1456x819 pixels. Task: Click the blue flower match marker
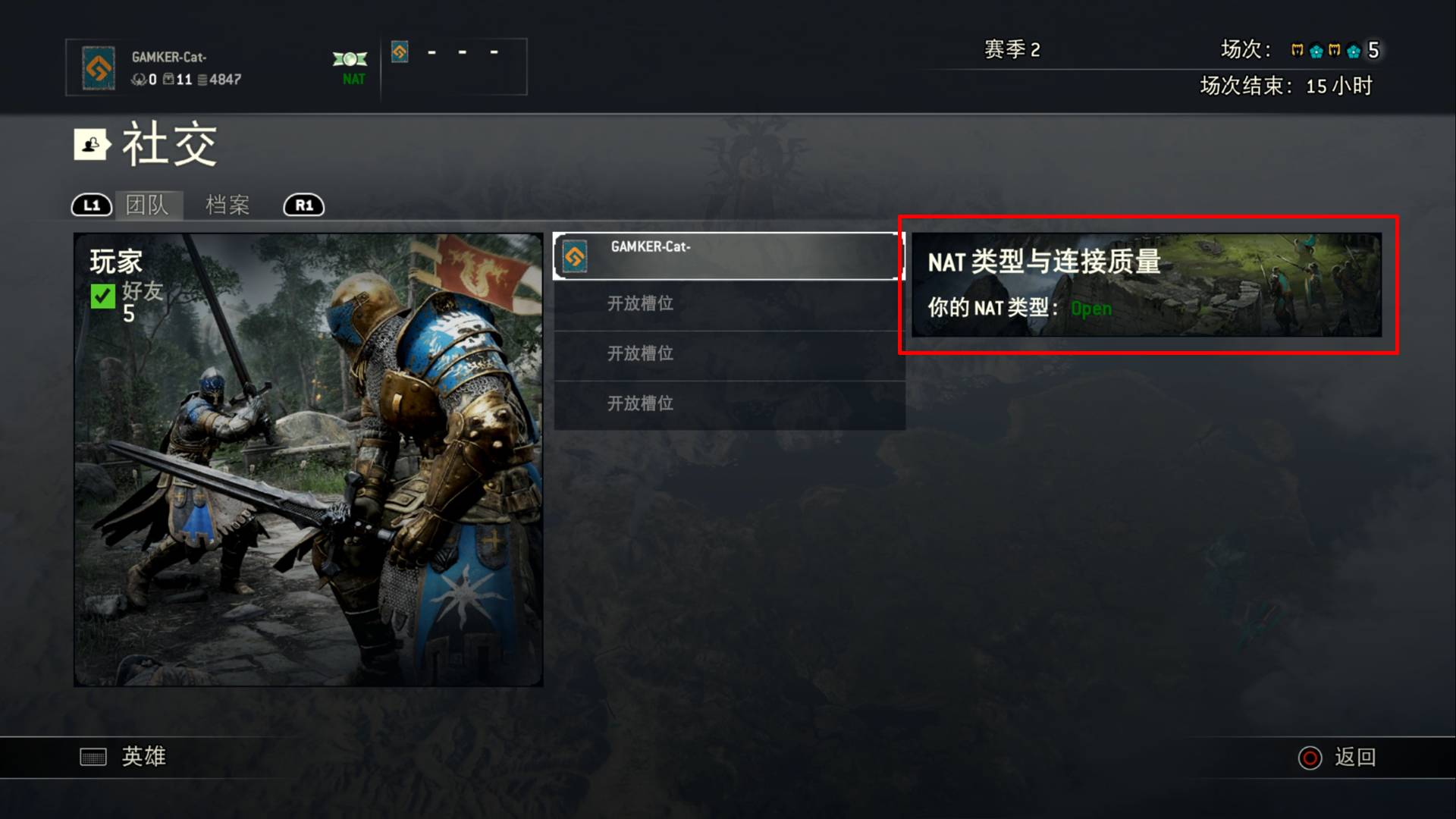(1316, 50)
